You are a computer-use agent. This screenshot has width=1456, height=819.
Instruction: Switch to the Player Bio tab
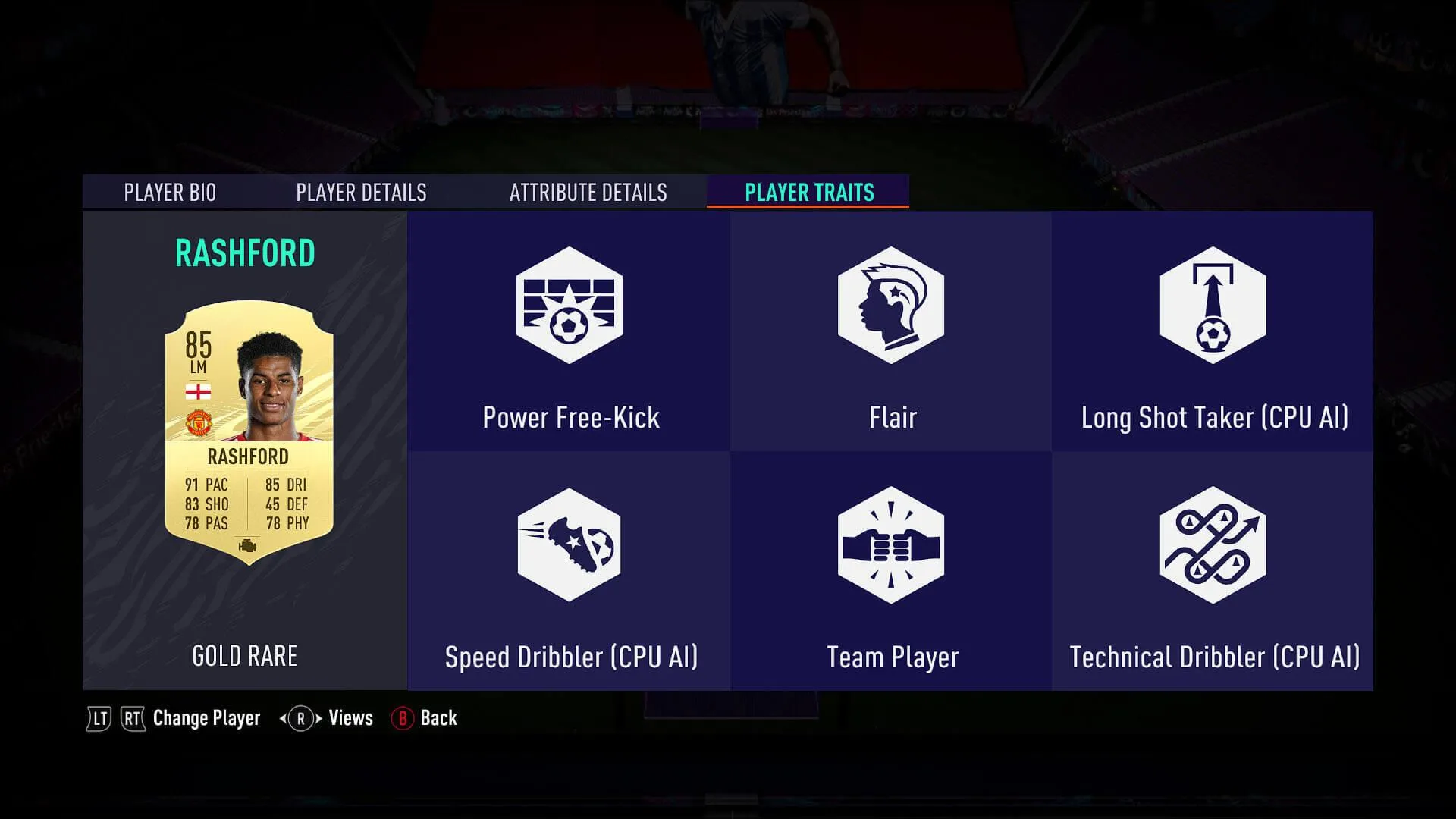point(170,193)
